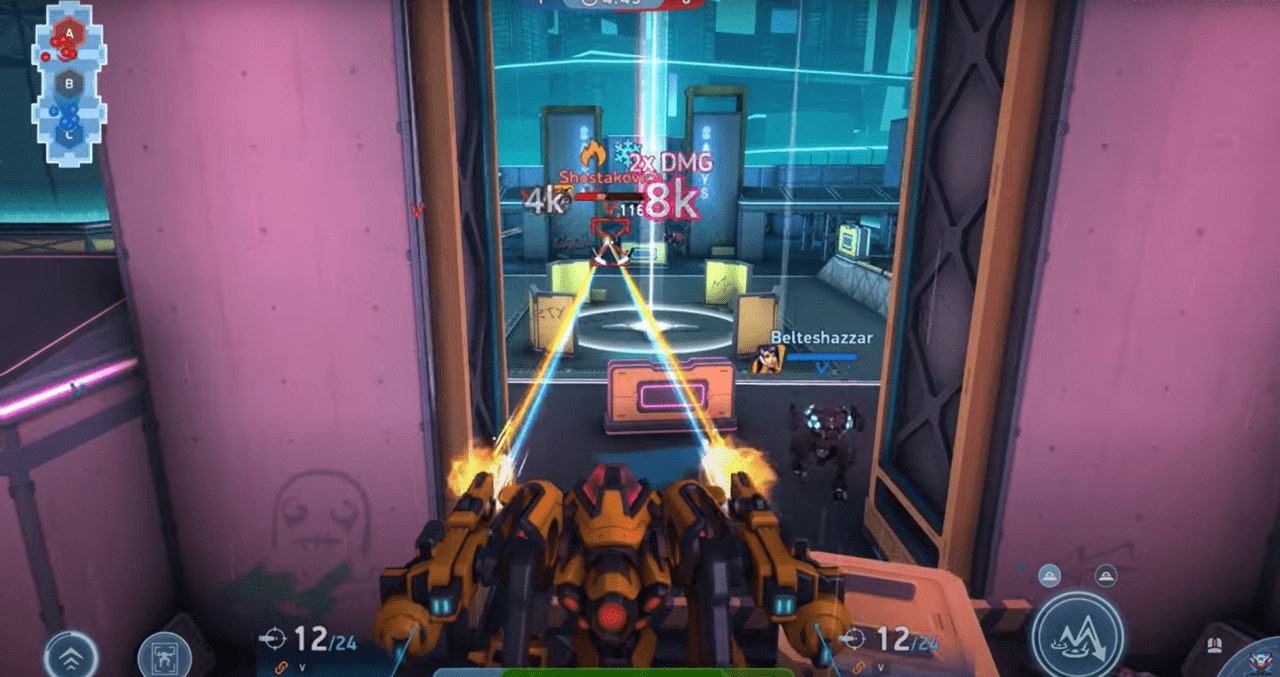Screen dimensions: 1280x677
Task: Select the gray capture point B marker
Action: tap(69, 84)
